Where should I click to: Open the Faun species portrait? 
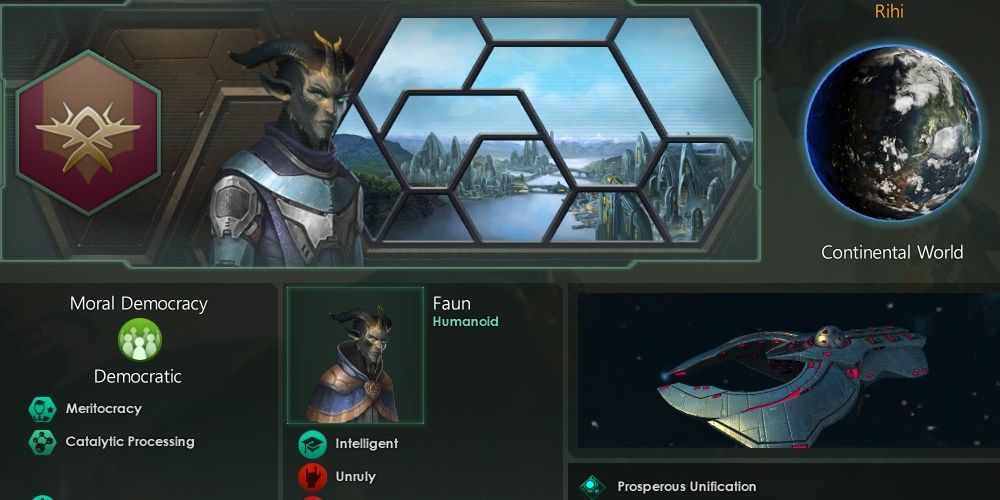tap(356, 355)
